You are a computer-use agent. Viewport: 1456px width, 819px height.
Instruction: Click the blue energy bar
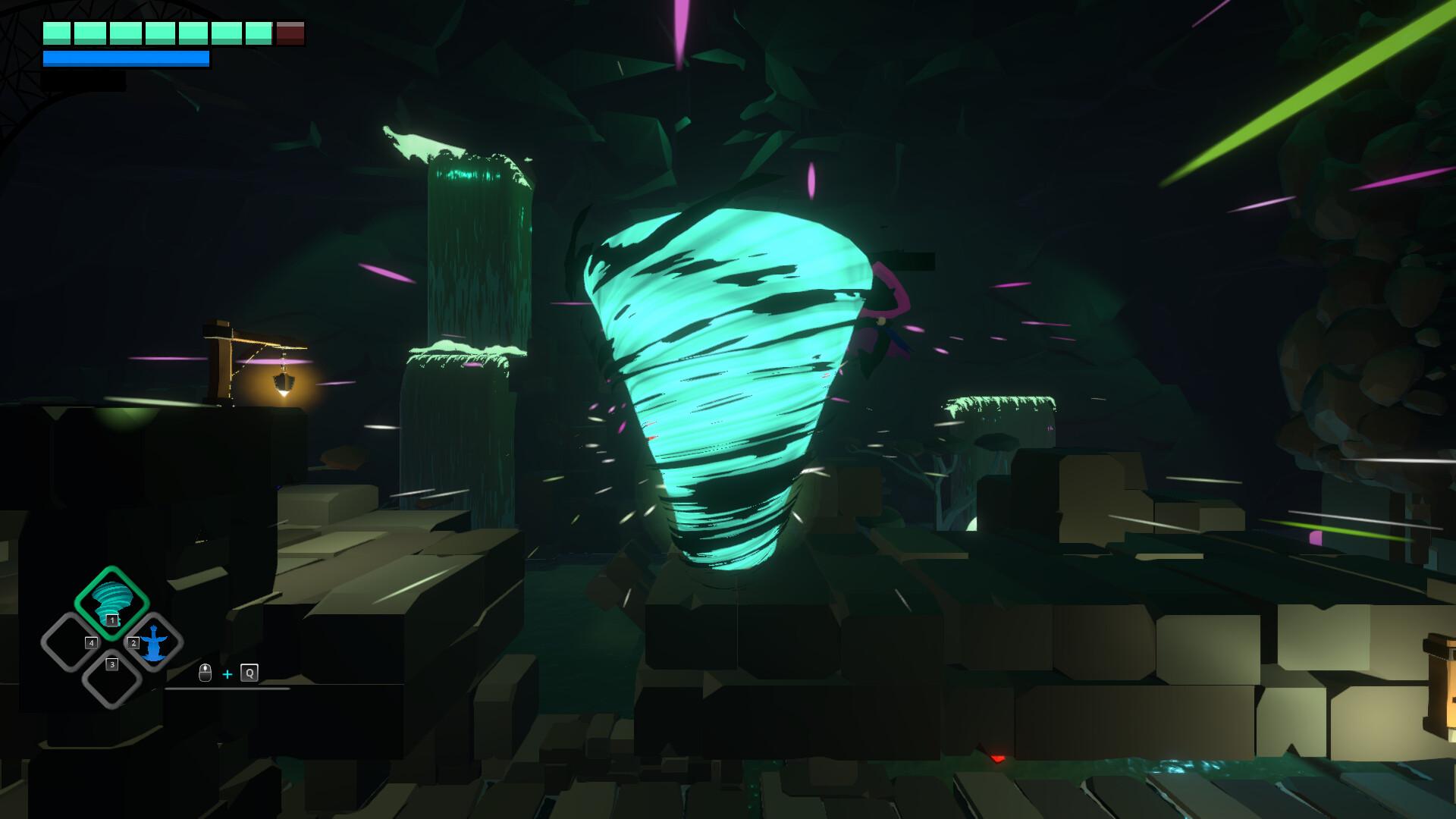[x=125, y=59]
